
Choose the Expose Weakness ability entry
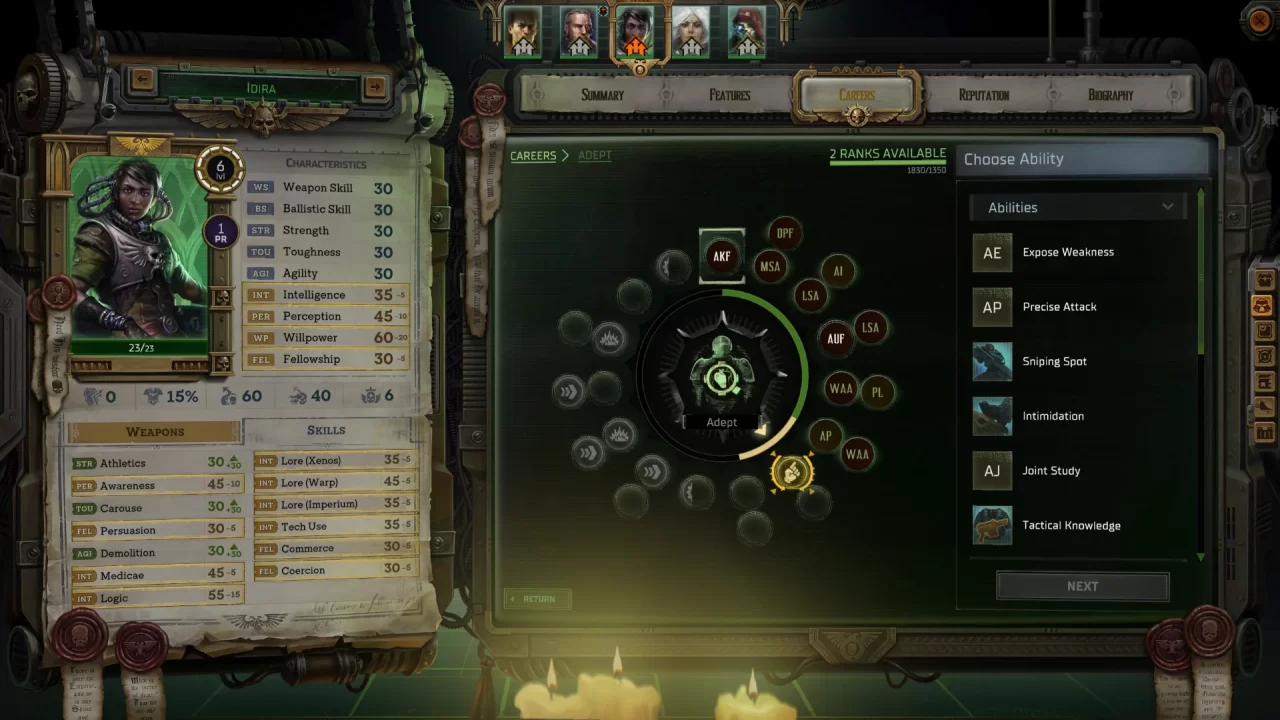(1067, 252)
